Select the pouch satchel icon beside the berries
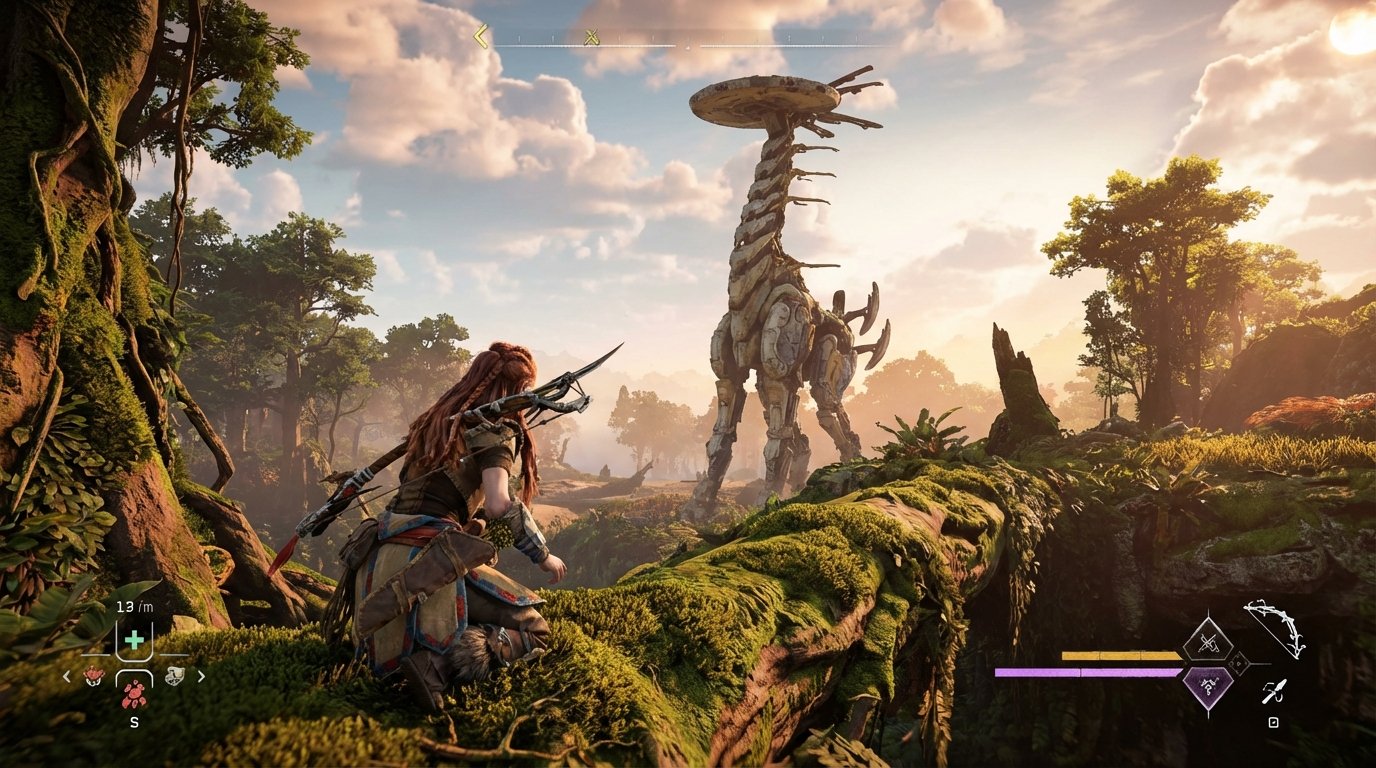 pos(174,676)
